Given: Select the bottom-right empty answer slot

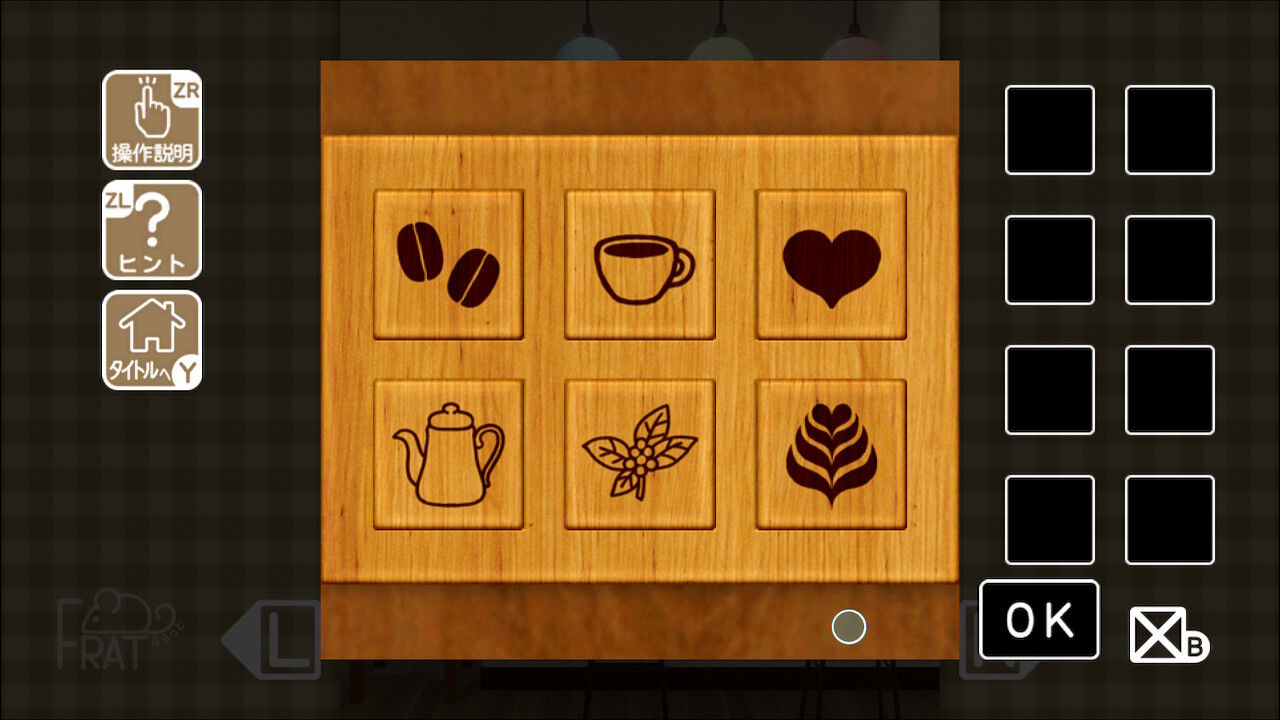Looking at the screenshot, I should pyautogui.click(x=1169, y=521).
